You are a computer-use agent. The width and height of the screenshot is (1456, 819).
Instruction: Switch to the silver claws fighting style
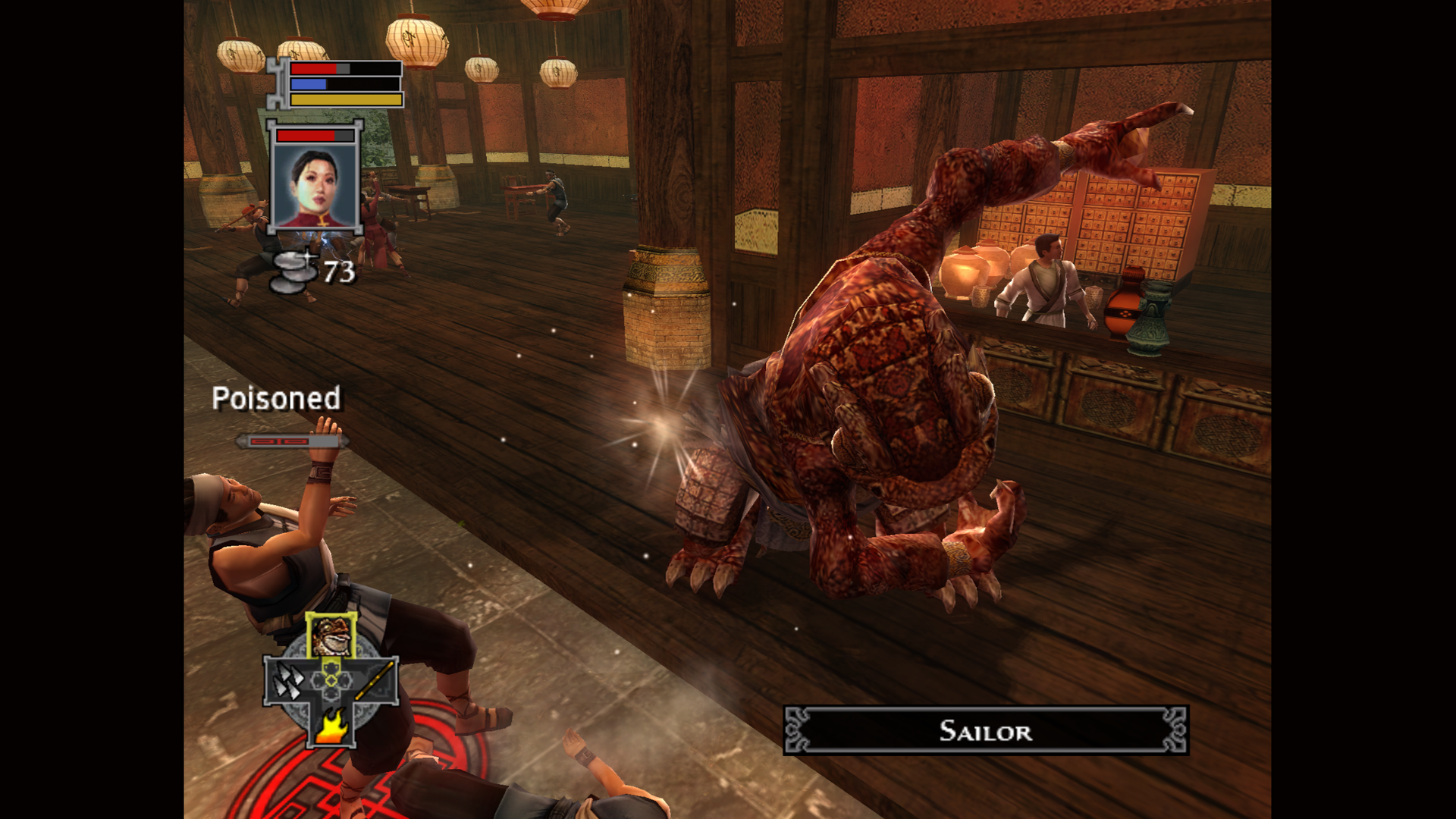(x=287, y=681)
